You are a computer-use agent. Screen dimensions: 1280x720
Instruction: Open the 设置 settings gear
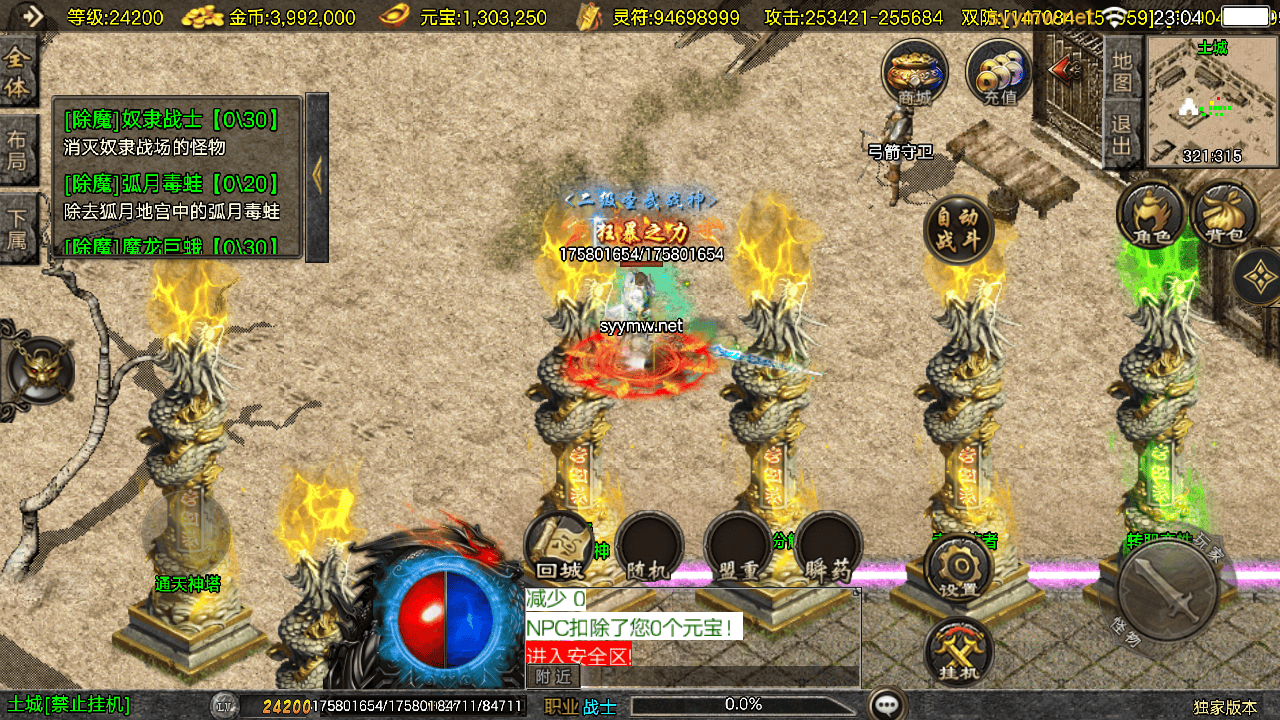[x=958, y=570]
